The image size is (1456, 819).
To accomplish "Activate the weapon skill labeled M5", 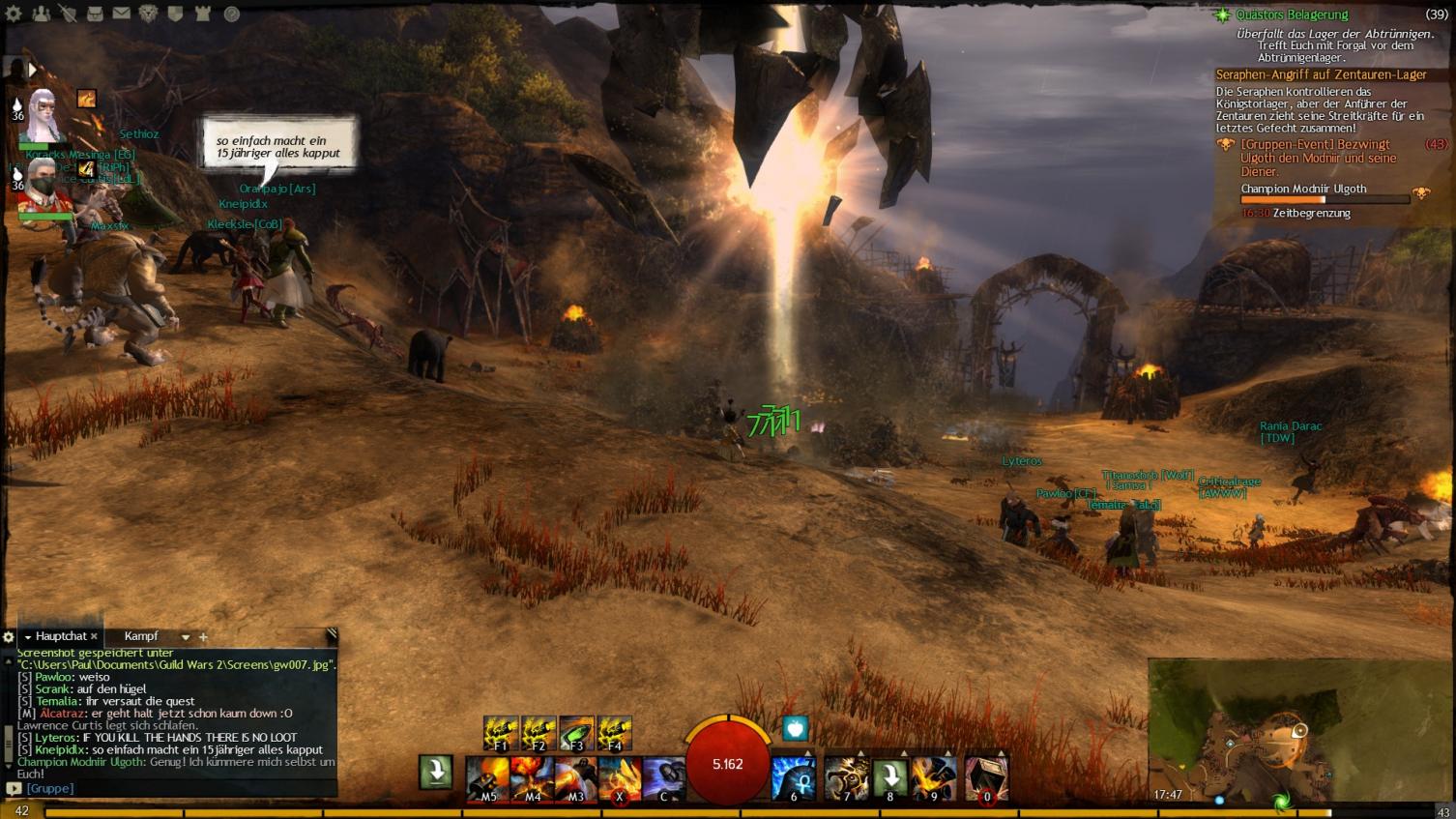I will 489,778.
